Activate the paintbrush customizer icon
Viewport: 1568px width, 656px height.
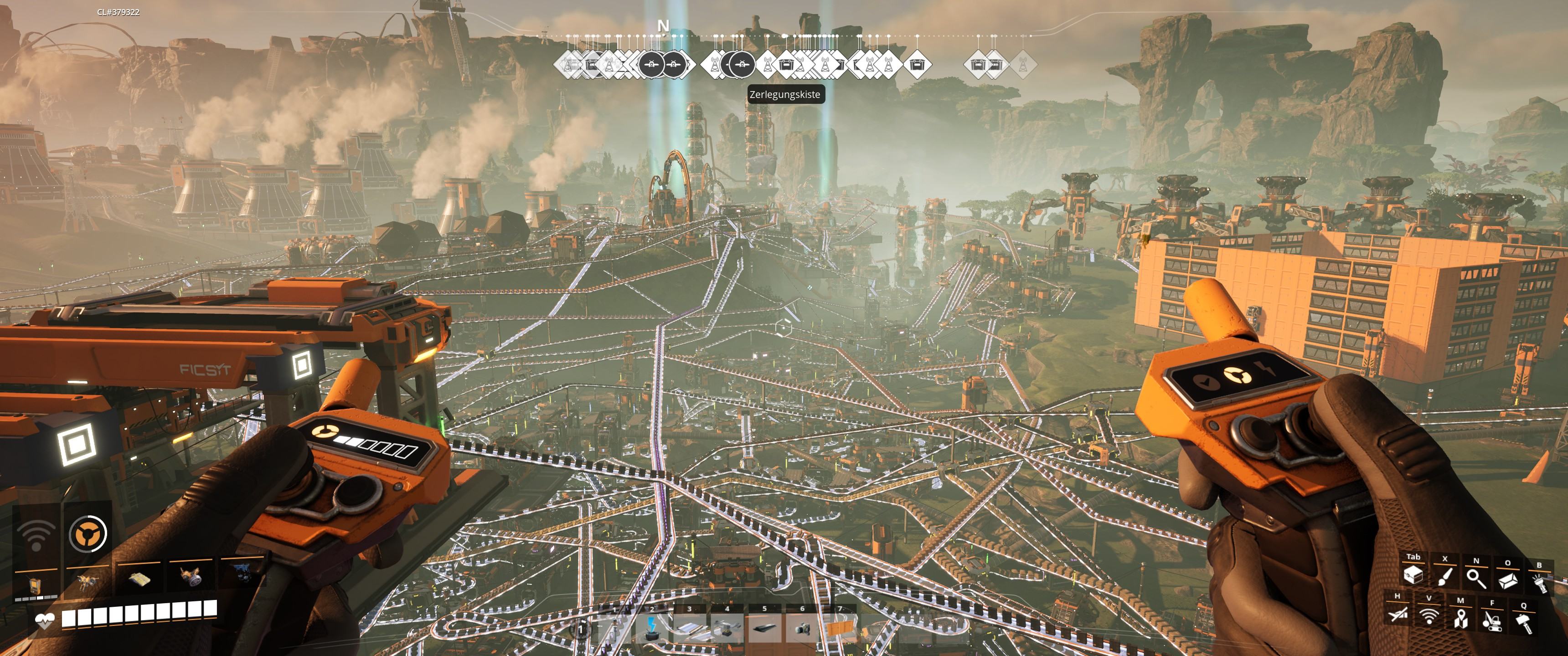pyautogui.click(x=1444, y=577)
